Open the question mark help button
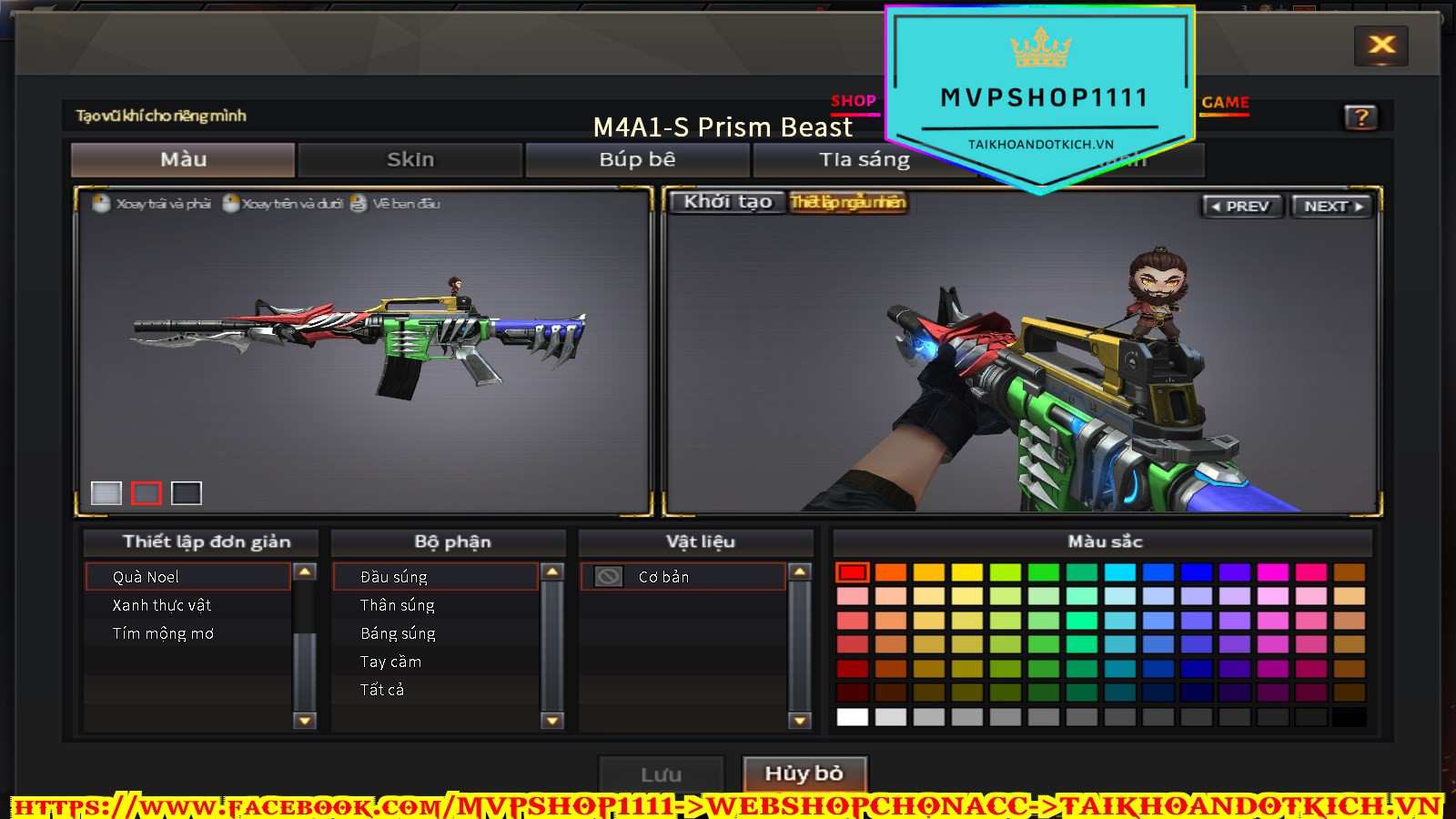This screenshot has width=1456, height=819. click(1360, 117)
